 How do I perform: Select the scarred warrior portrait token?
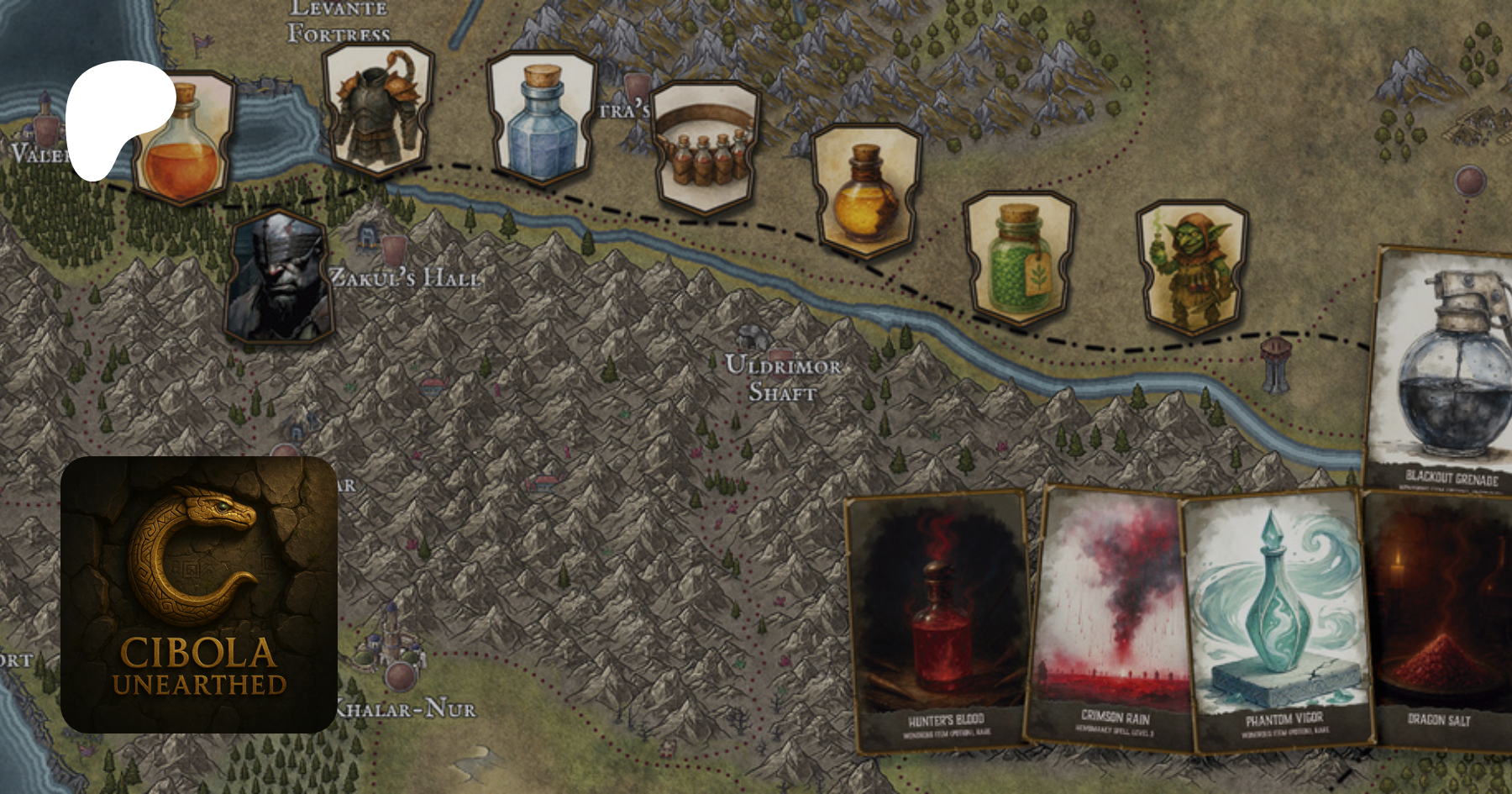point(280,279)
